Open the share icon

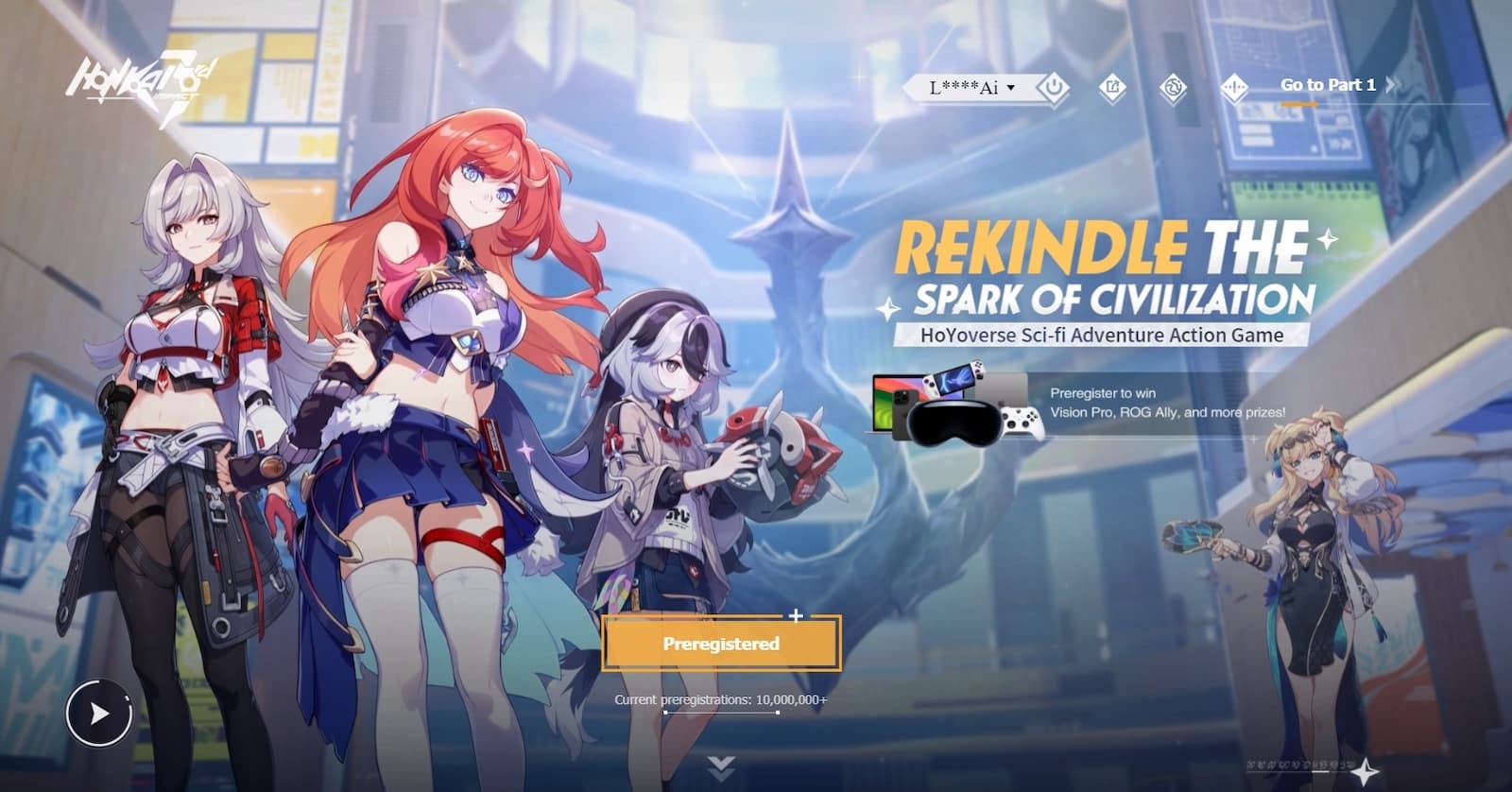(x=1112, y=88)
